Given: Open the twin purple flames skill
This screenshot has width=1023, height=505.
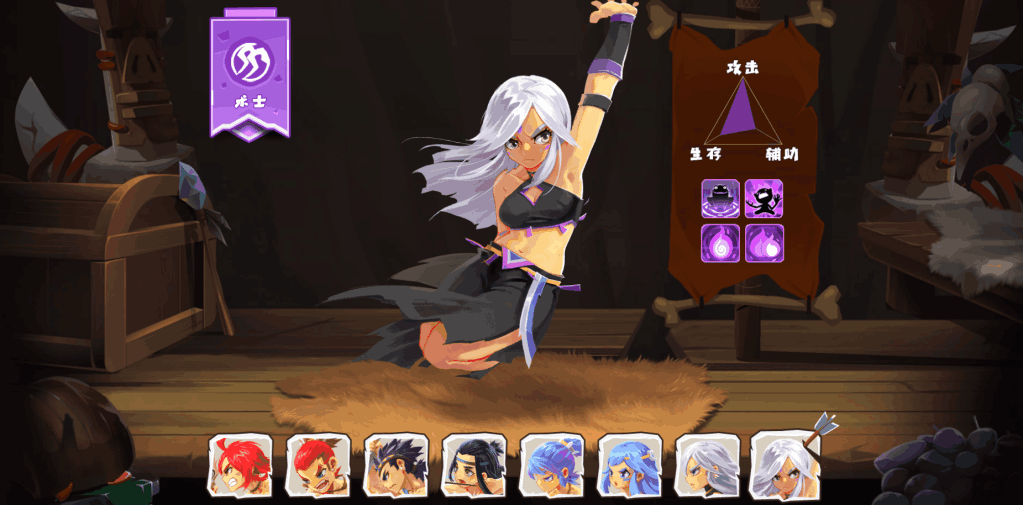Looking at the screenshot, I should [764, 243].
